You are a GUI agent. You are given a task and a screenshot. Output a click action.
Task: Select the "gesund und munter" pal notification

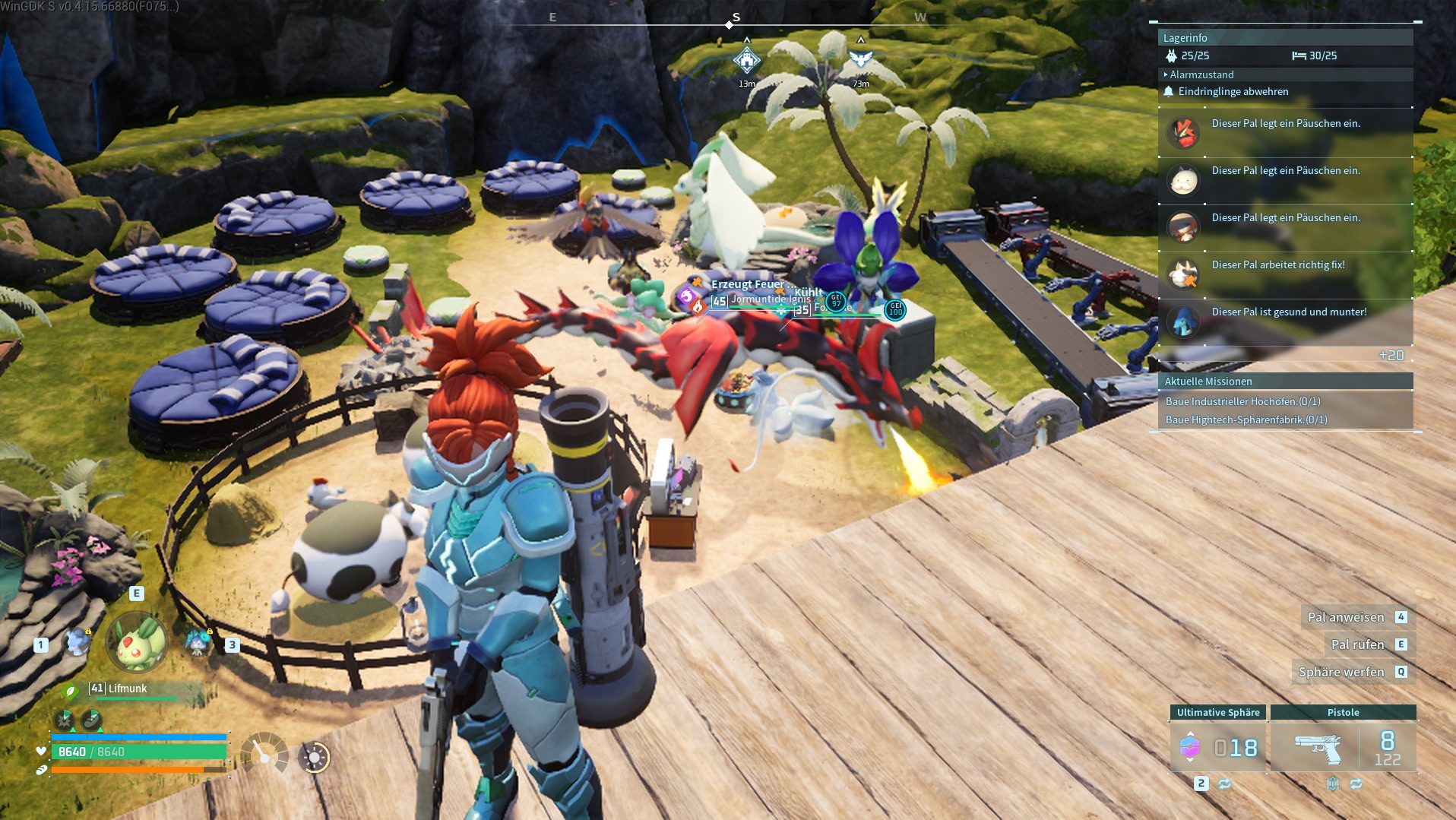pos(1288,312)
